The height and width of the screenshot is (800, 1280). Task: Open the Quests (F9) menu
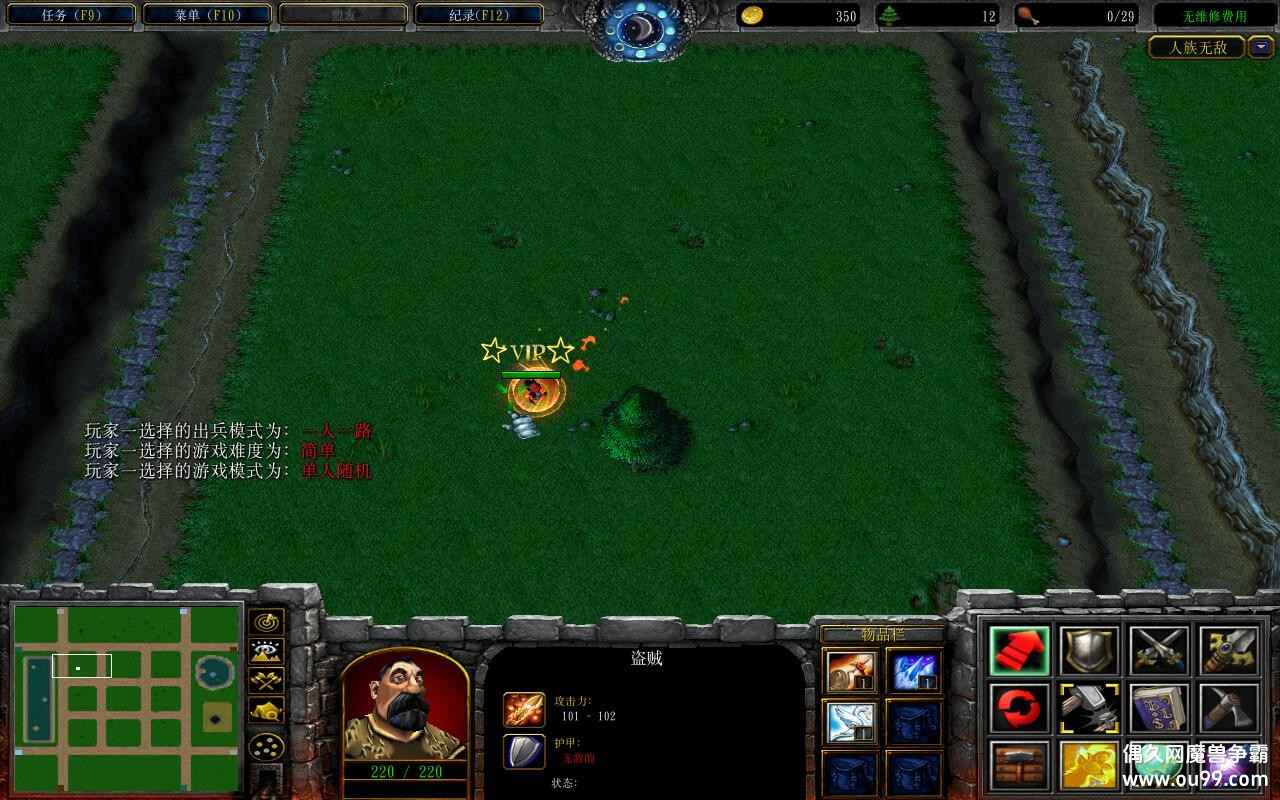(69, 15)
